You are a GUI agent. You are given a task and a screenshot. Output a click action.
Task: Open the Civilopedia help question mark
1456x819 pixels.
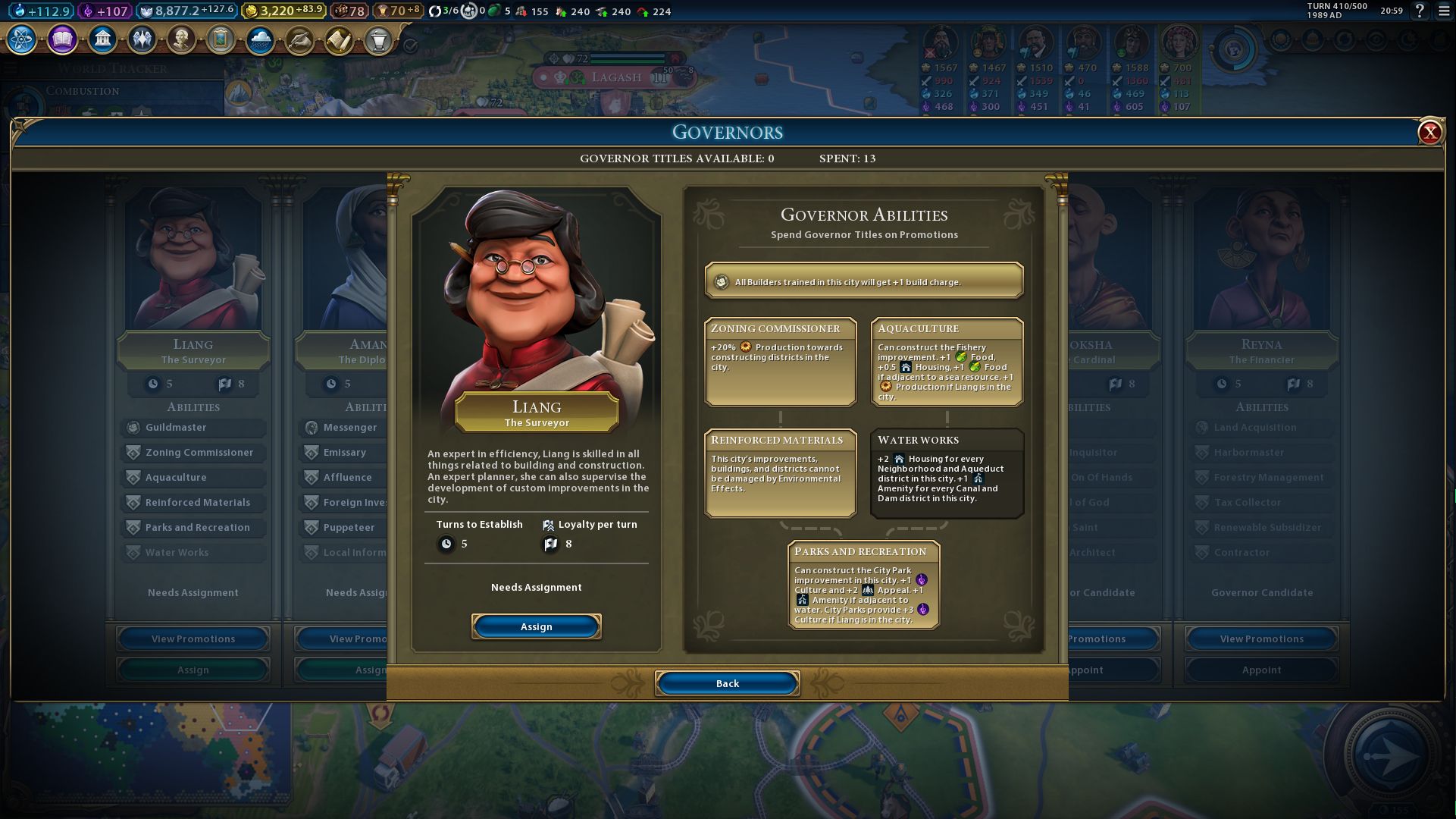point(1420,11)
